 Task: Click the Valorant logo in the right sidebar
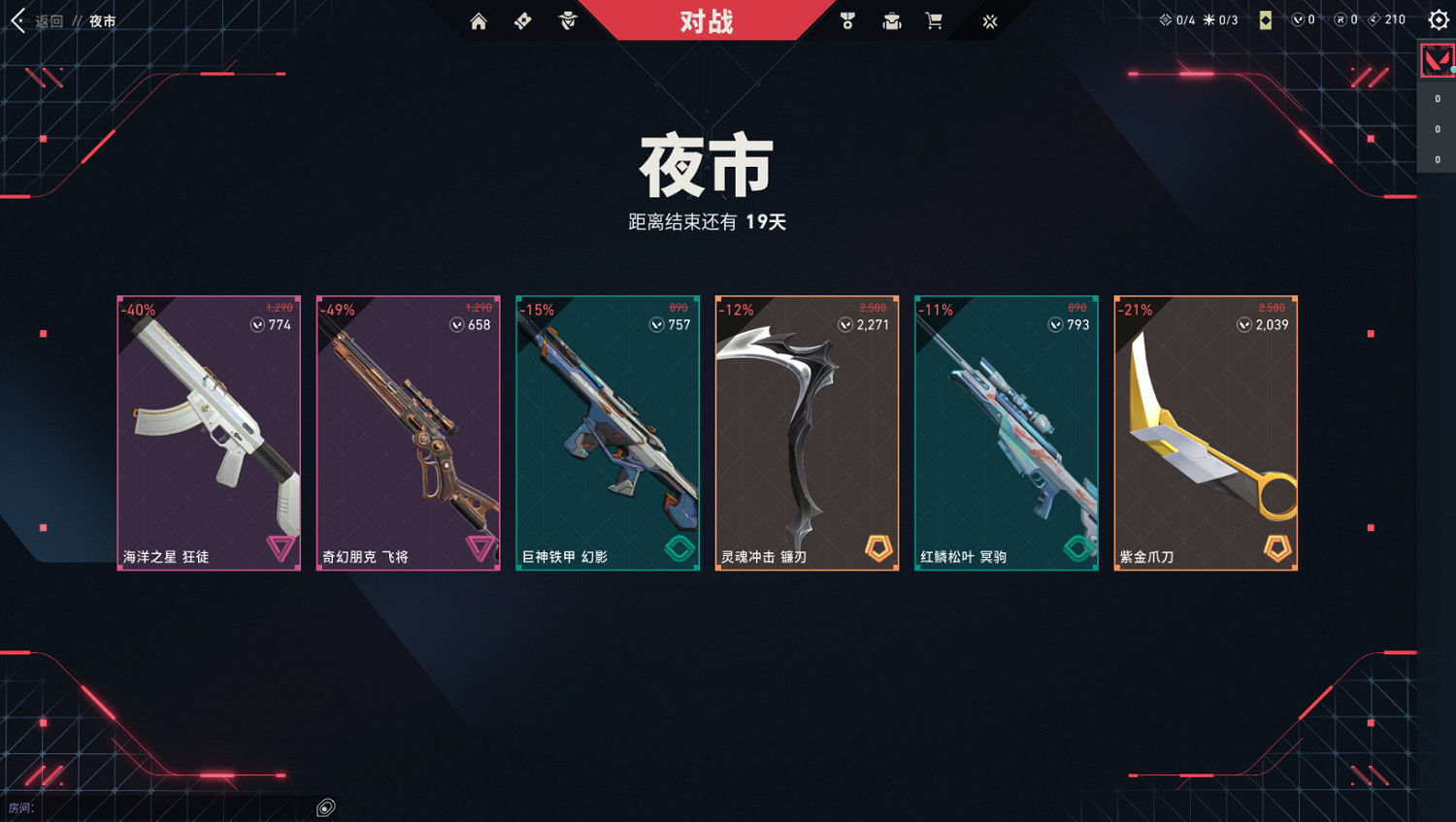pyautogui.click(x=1435, y=58)
